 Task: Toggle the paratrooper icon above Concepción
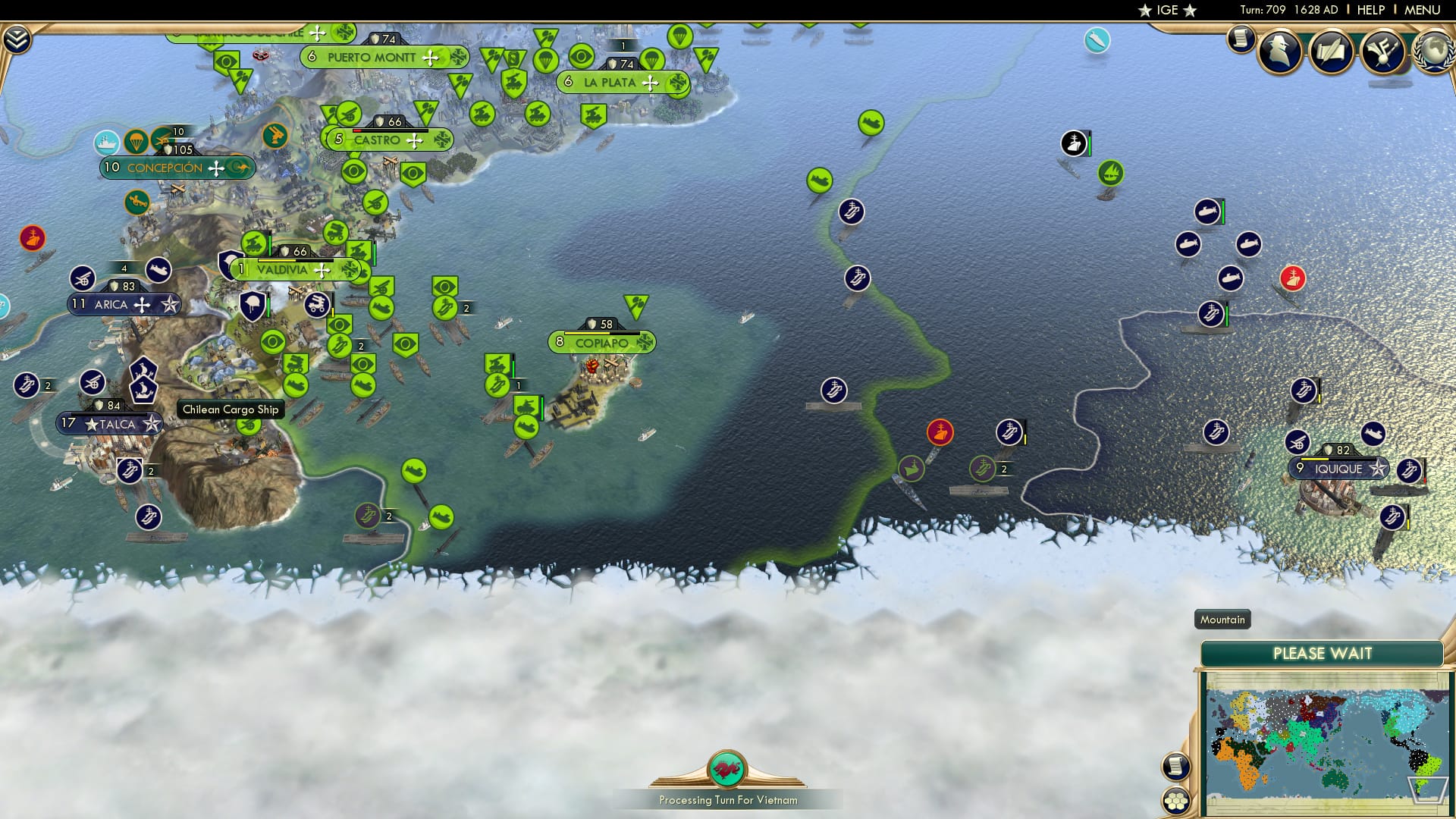pyautogui.click(x=134, y=141)
